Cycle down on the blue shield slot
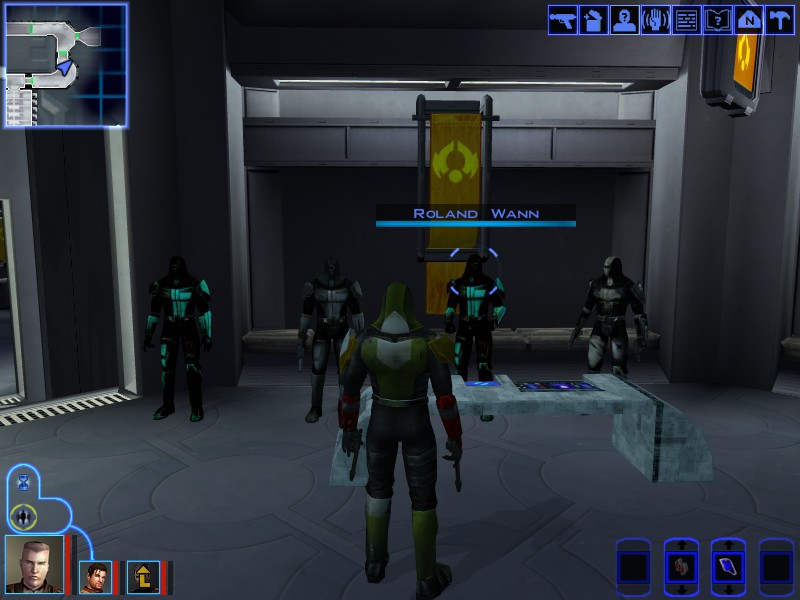This screenshot has height=600, width=800. pyautogui.click(x=728, y=590)
